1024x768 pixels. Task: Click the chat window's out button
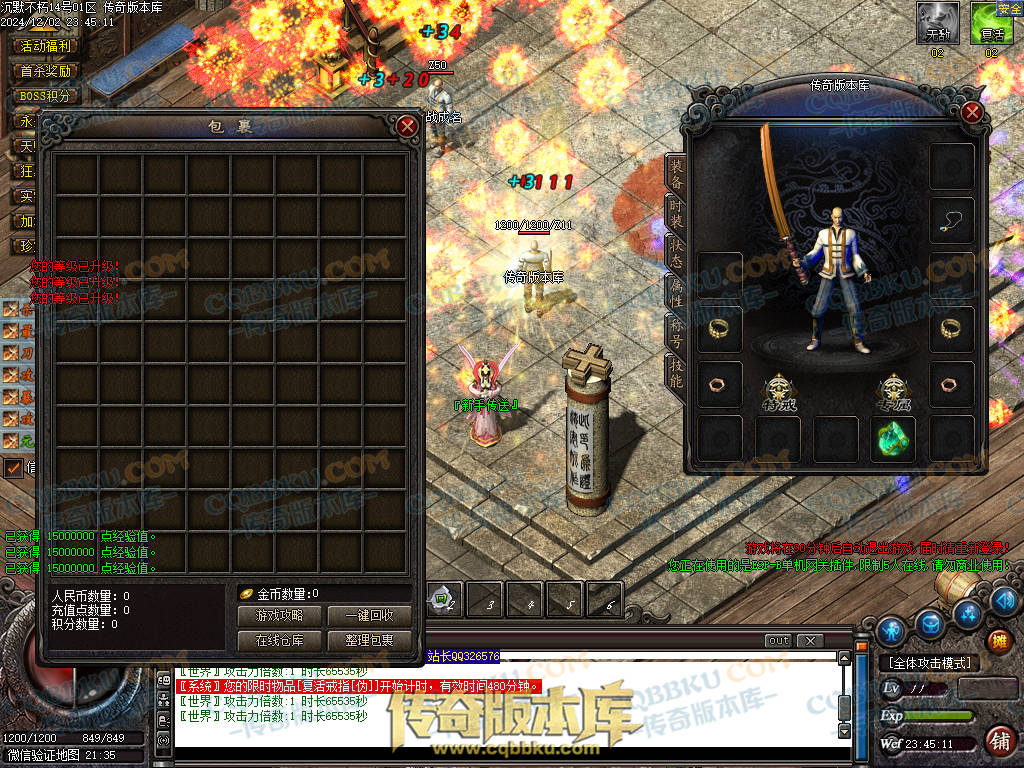click(x=778, y=641)
